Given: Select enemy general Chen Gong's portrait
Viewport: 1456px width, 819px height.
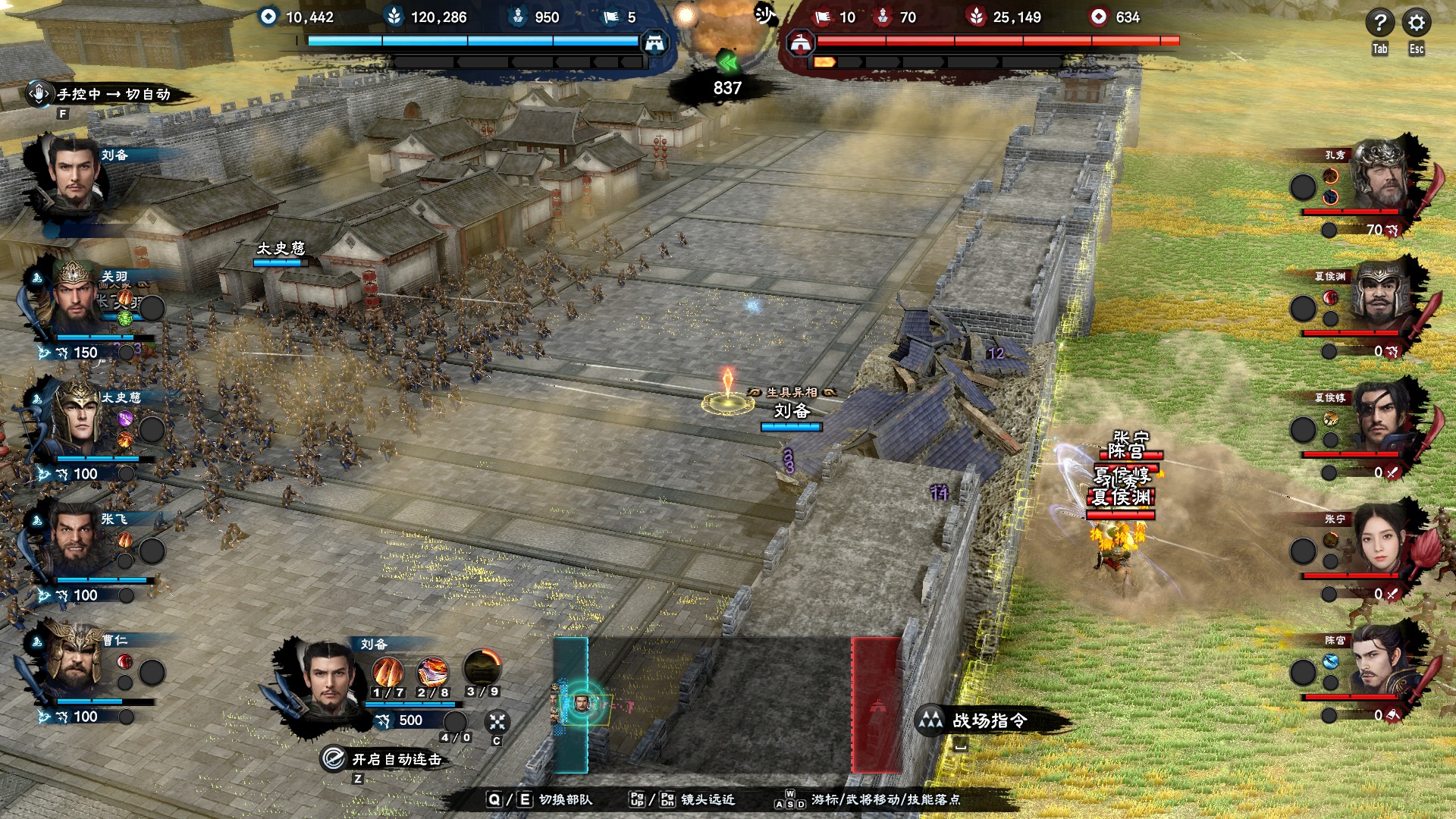Looking at the screenshot, I should [1379, 661].
